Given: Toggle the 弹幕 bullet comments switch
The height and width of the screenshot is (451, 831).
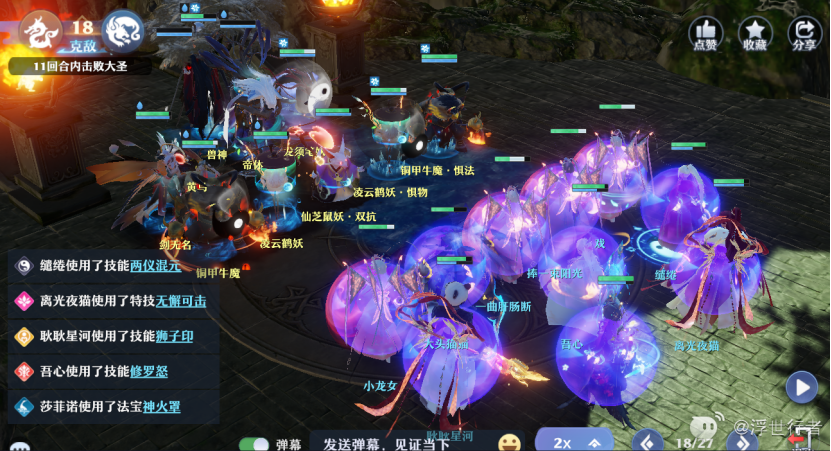Looking at the screenshot, I should pos(254,443).
